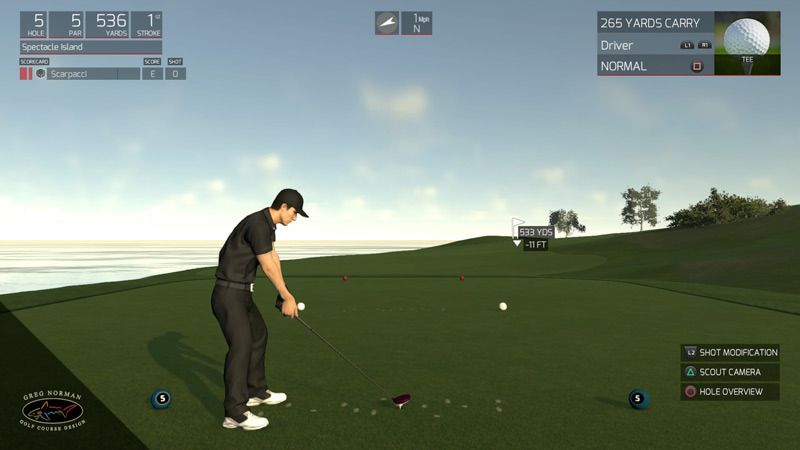This screenshot has height=450, width=800.
Task: Show the Hole Overview
Action: point(730,392)
